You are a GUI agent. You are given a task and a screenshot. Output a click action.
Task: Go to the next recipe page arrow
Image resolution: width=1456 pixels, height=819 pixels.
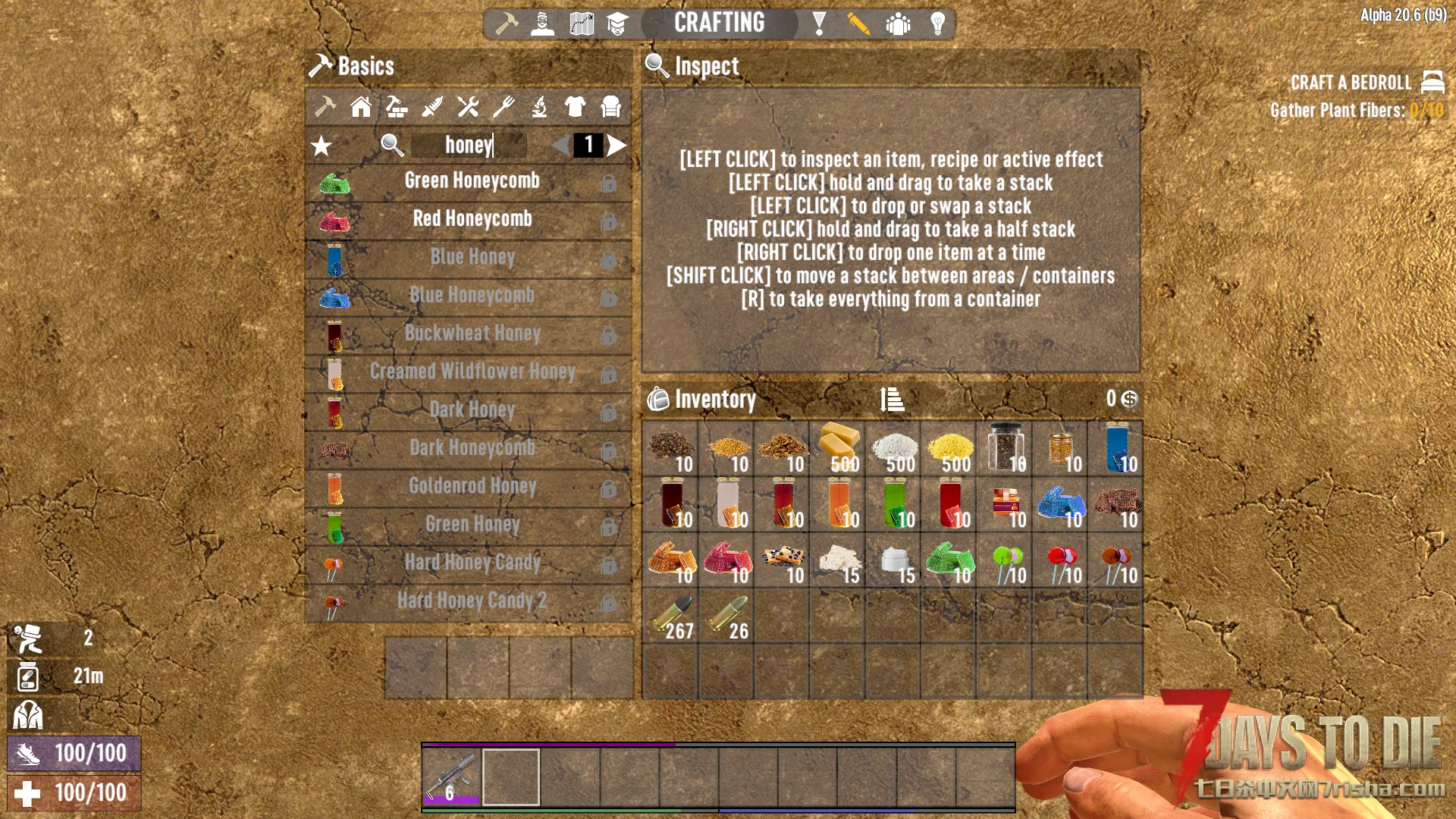coord(617,145)
